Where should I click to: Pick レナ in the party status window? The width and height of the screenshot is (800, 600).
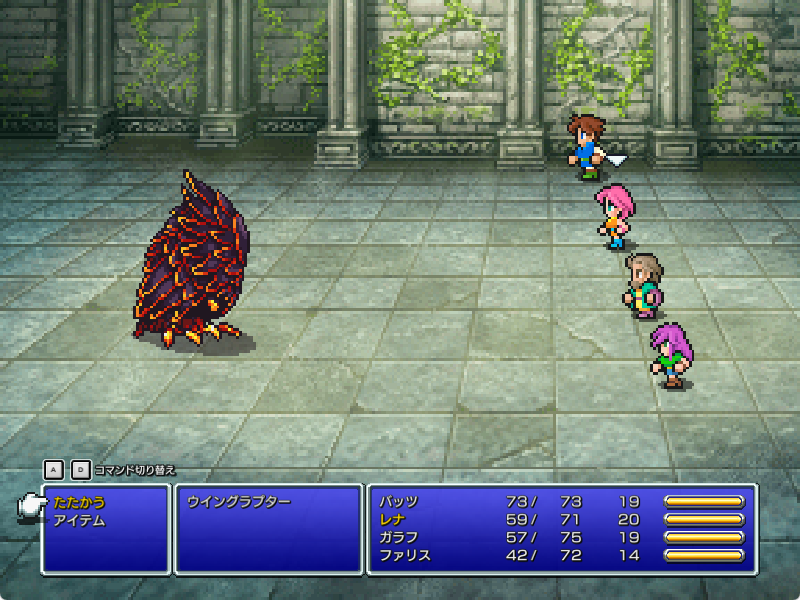click(x=393, y=520)
